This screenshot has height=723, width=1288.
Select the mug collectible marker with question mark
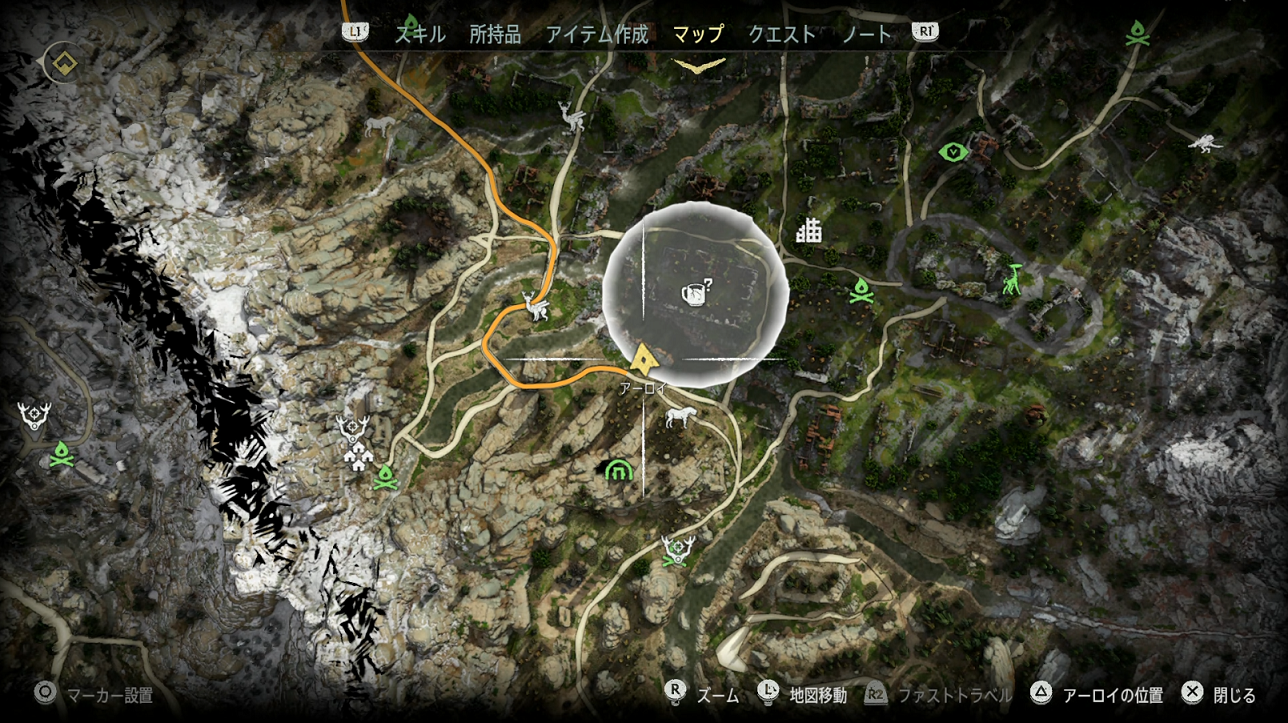click(695, 292)
